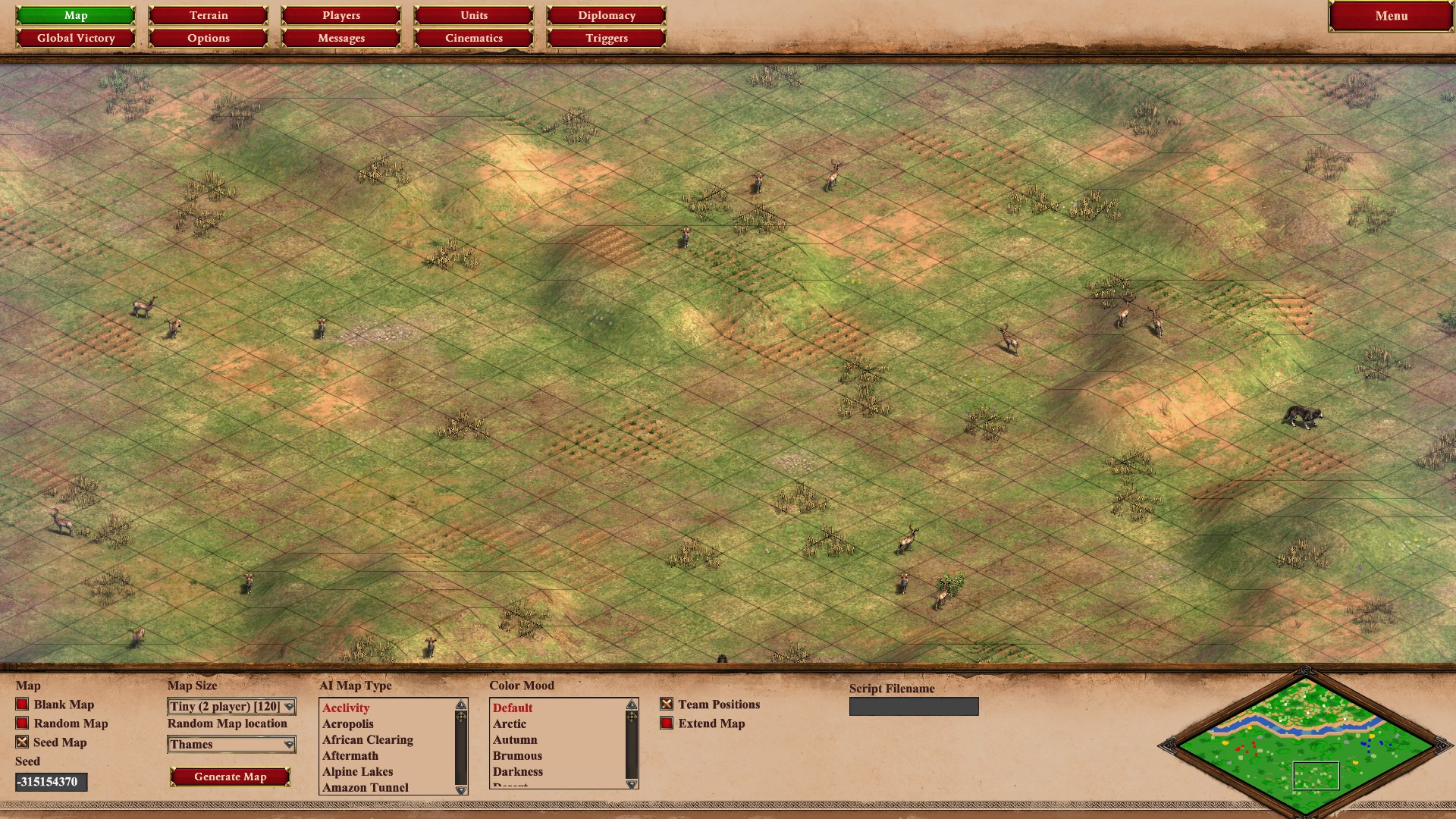Open the main Menu button
Viewport: 1456px width, 819px height.
[1391, 16]
